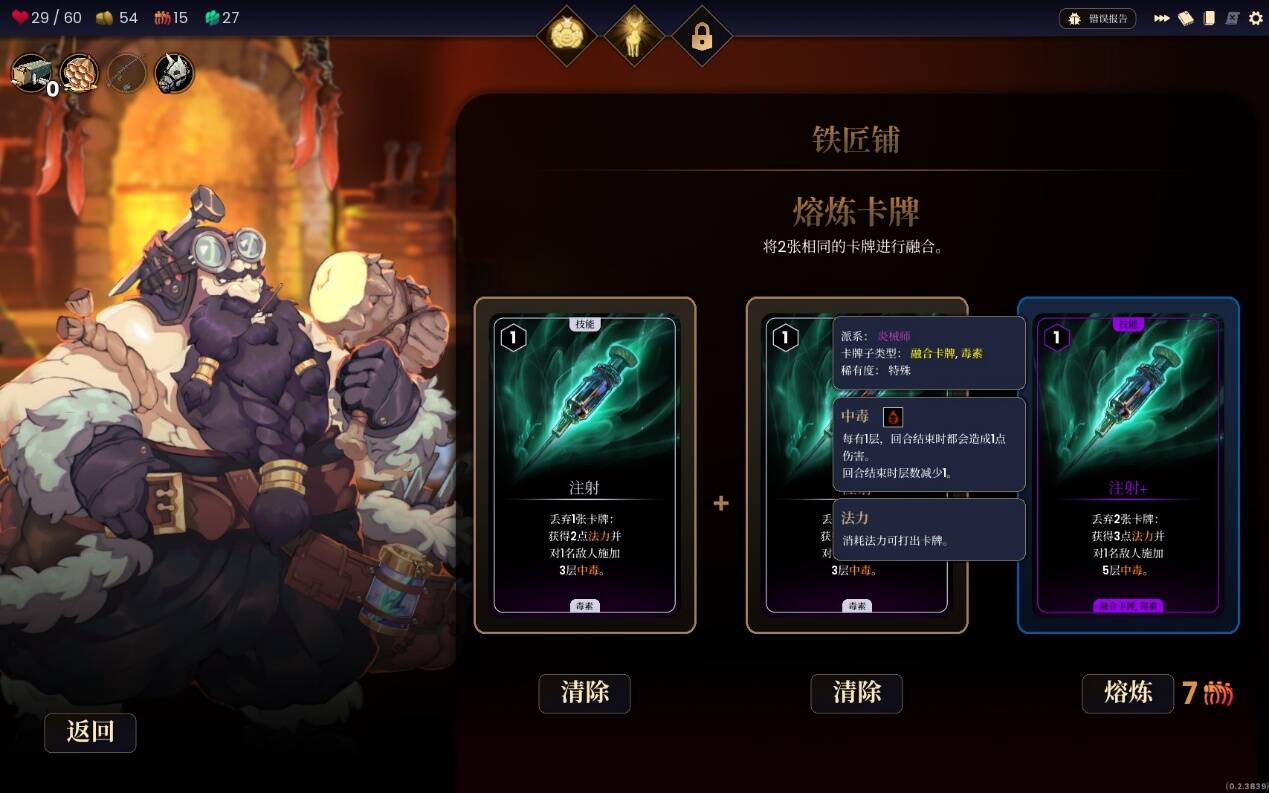Select the 注射+ fused result card
Image resolution: width=1269 pixels, height=793 pixels.
1128,465
